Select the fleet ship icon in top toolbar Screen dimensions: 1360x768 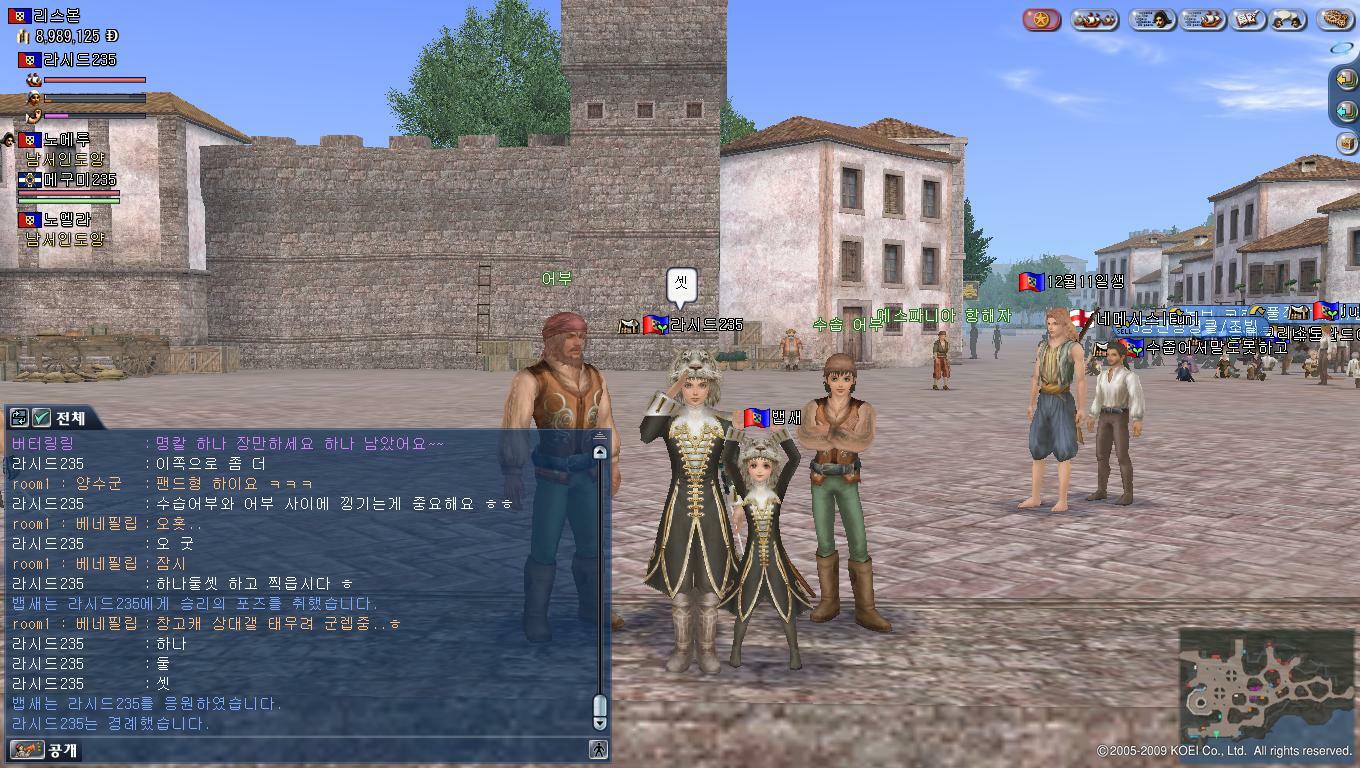pos(1095,18)
